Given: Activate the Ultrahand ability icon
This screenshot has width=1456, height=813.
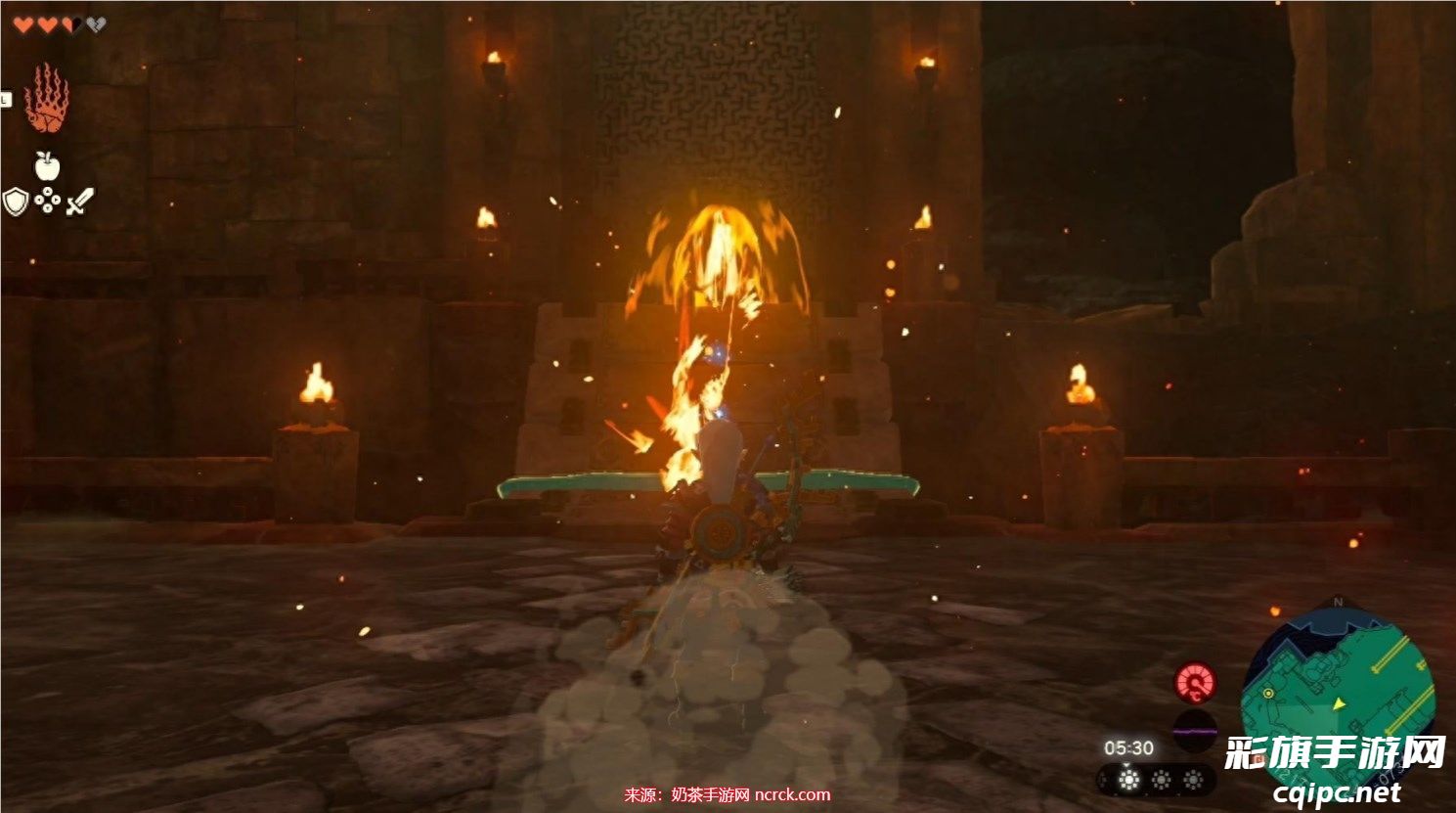Looking at the screenshot, I should (x=46, y=98).
